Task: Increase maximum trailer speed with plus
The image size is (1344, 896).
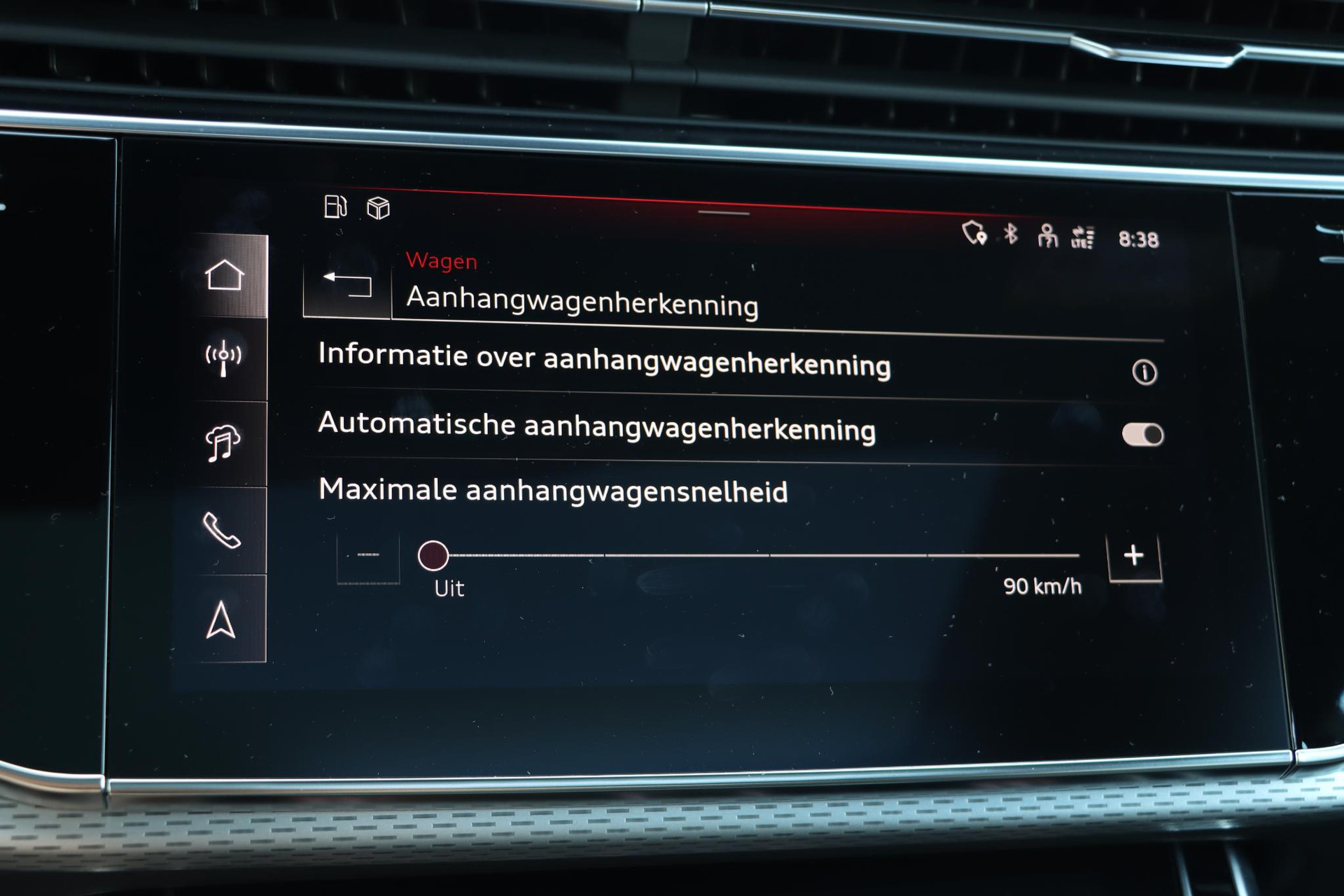Action: [x=1133, y=556]
